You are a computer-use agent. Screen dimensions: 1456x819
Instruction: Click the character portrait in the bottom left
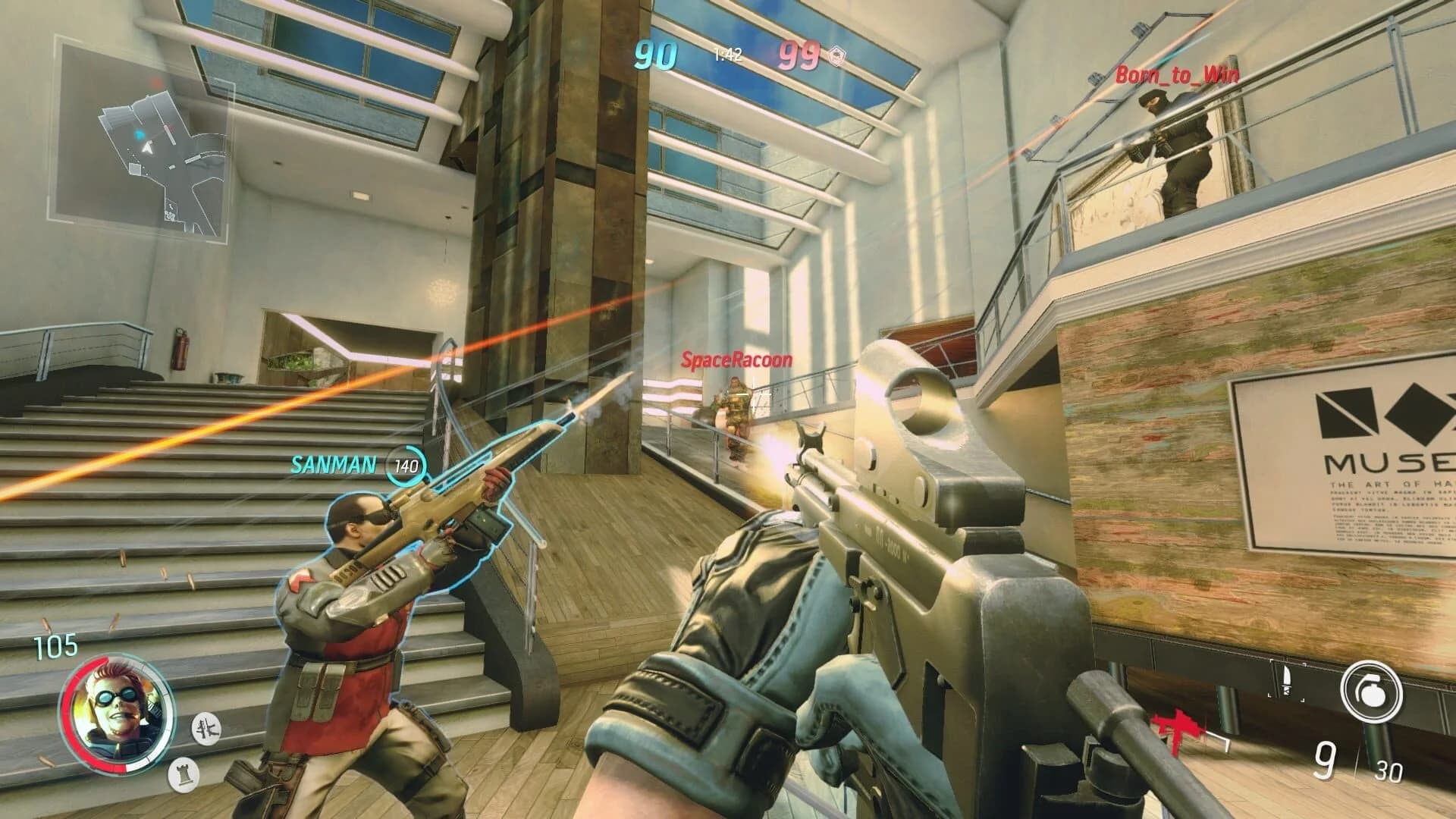[115, 712]
